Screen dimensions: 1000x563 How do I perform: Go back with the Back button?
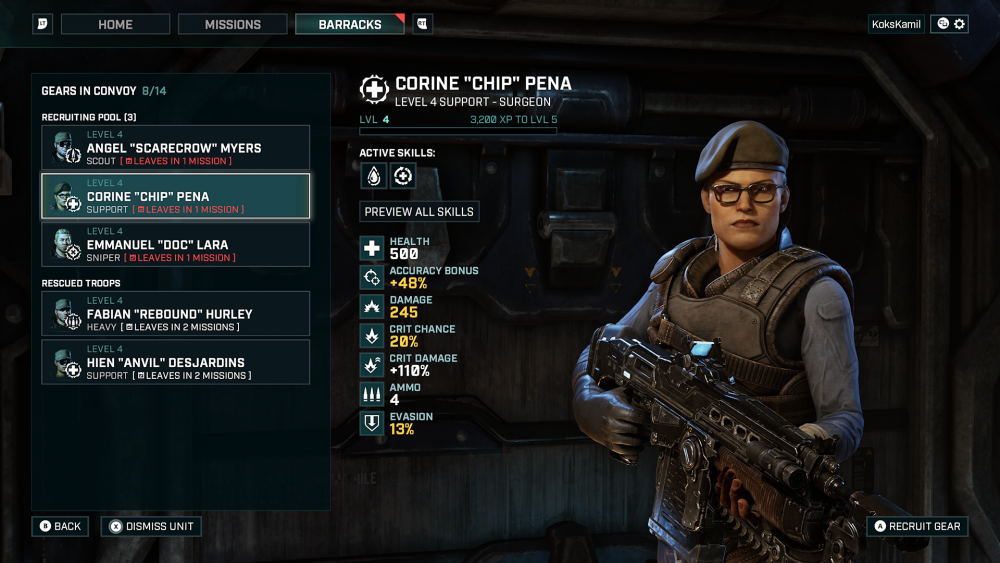59,526
